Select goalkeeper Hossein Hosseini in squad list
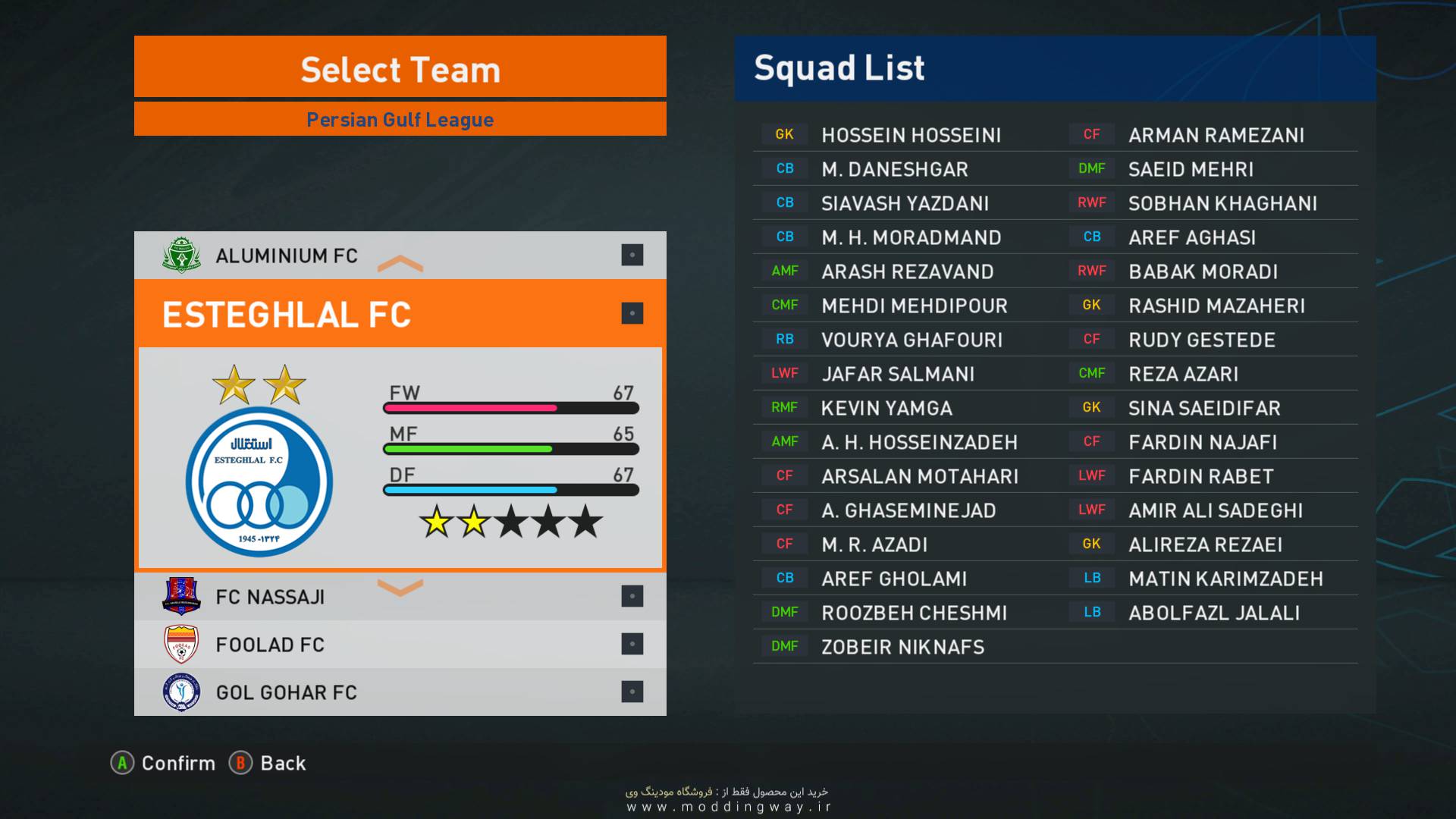 coord(911,135)
